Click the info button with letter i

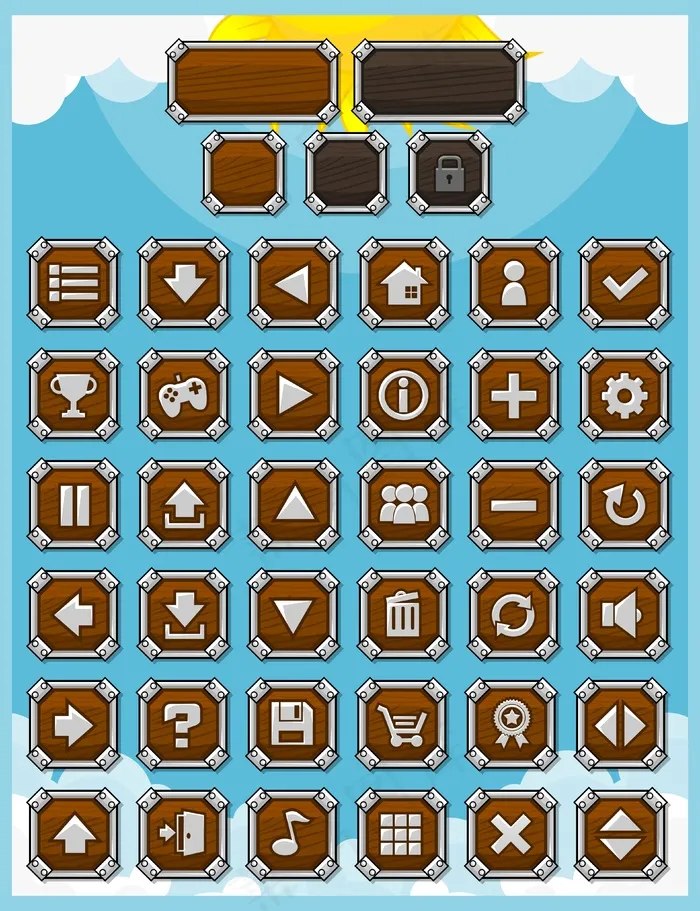click(404, 395)
